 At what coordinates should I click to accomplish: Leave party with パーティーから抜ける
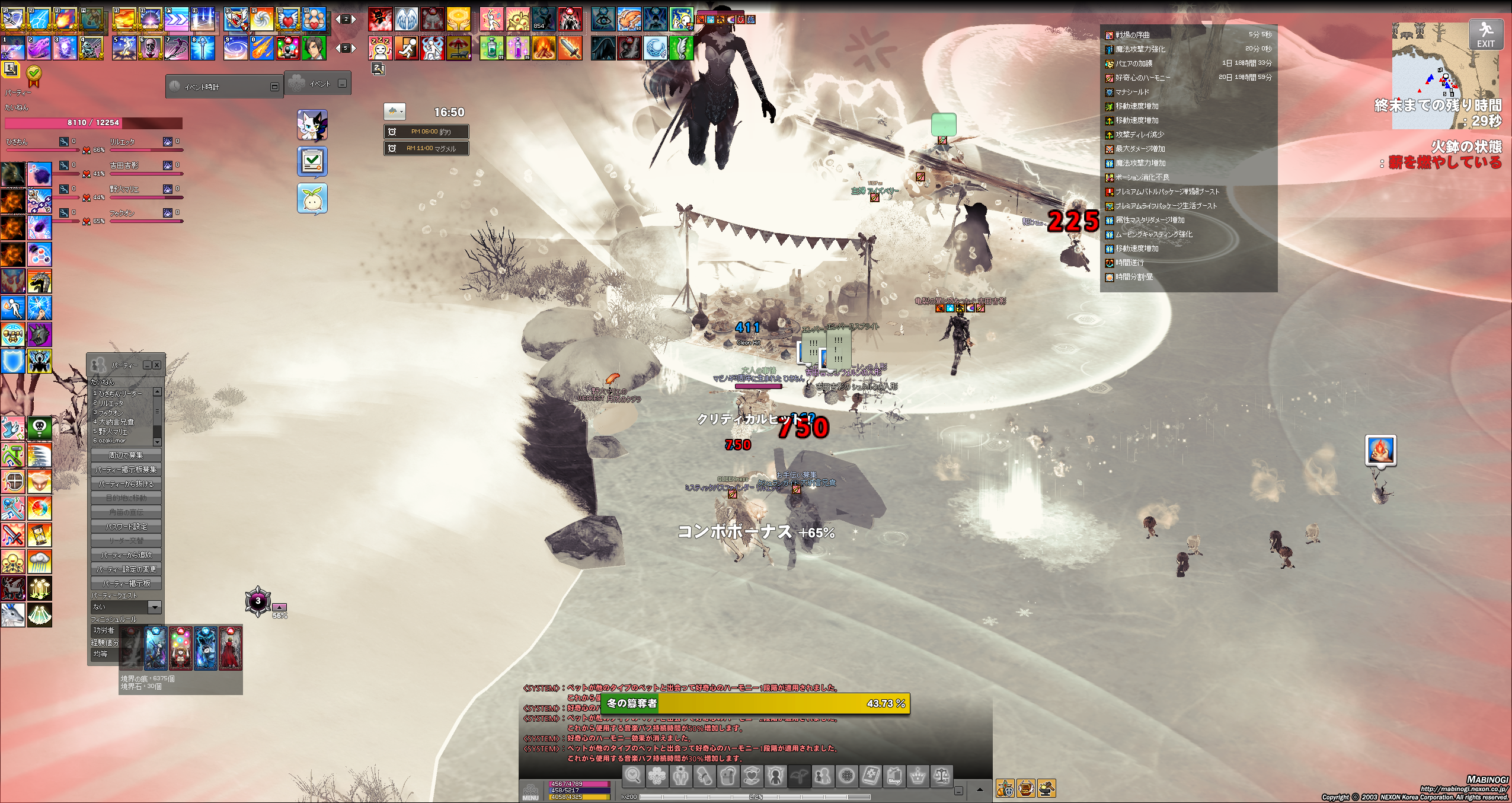click(x=126, y=484)
